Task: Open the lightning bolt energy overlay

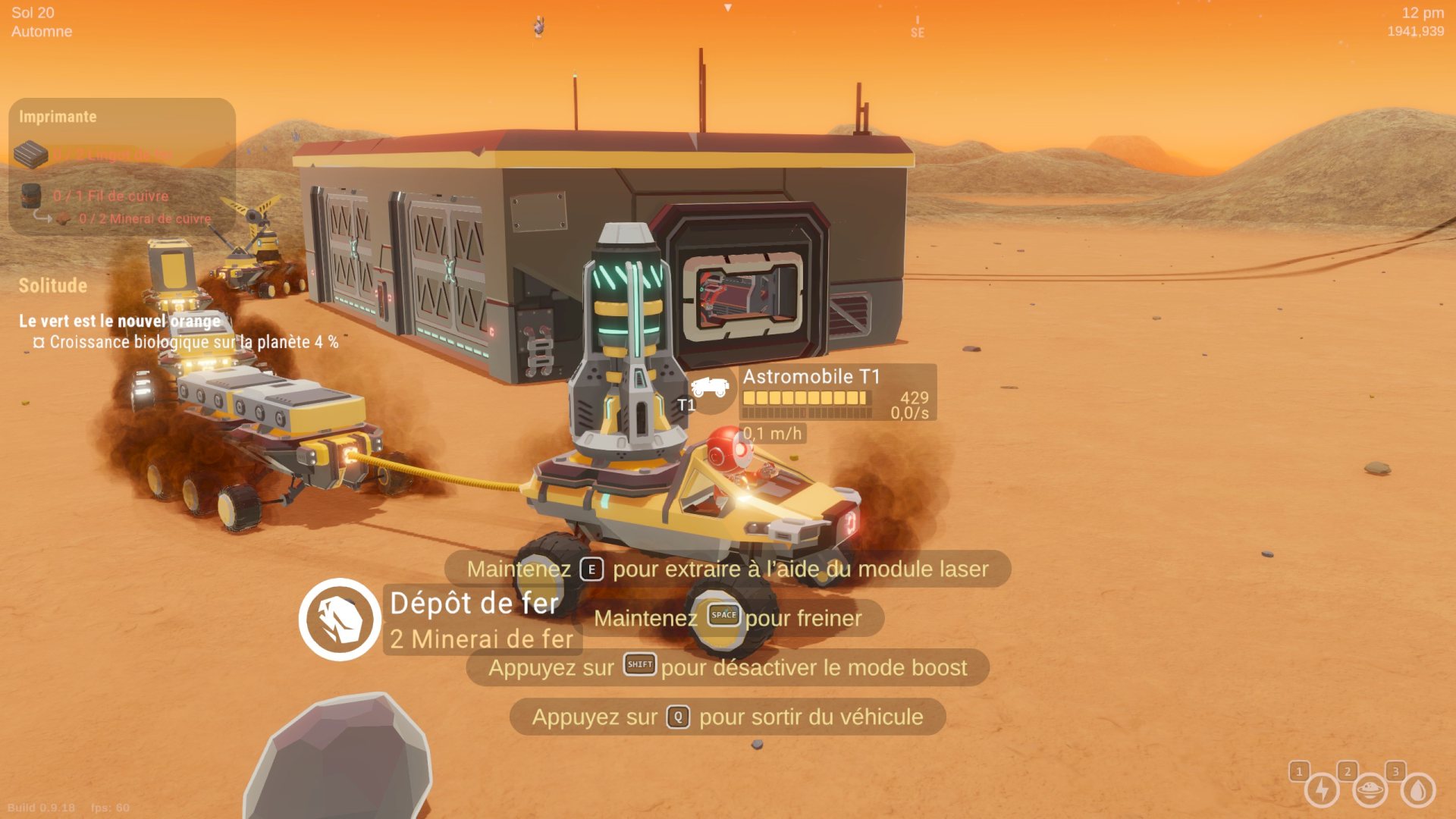Action: pyautogui.click(x=1322, y=790)
